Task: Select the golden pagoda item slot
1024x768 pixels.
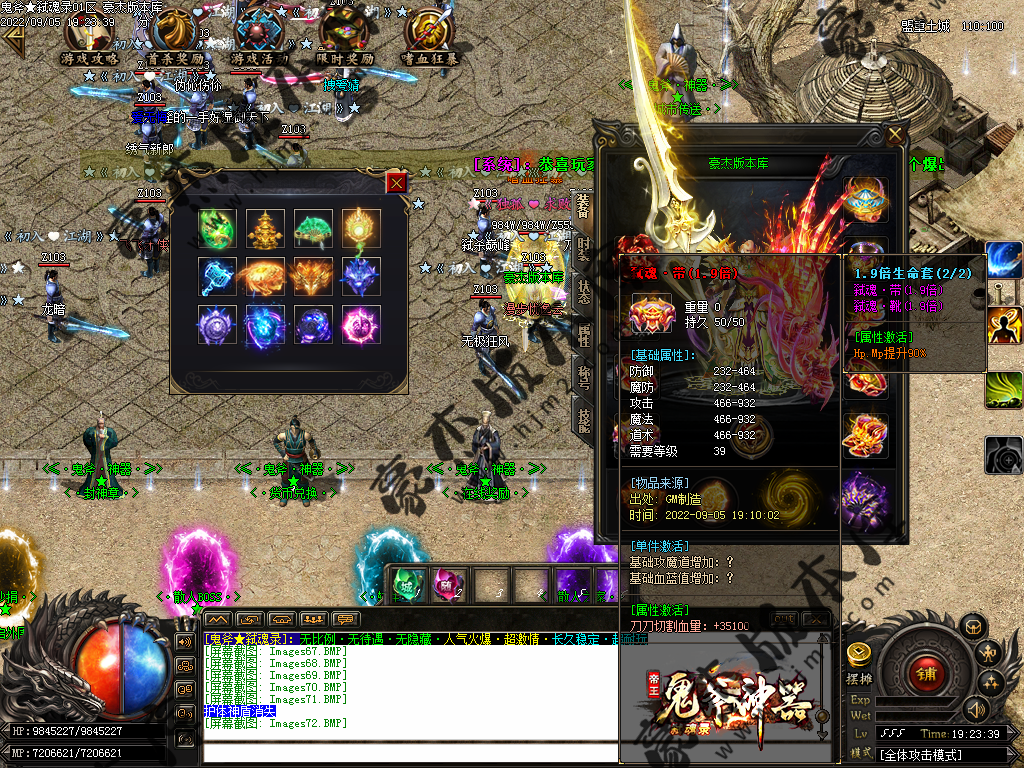Action: point(265,228)
